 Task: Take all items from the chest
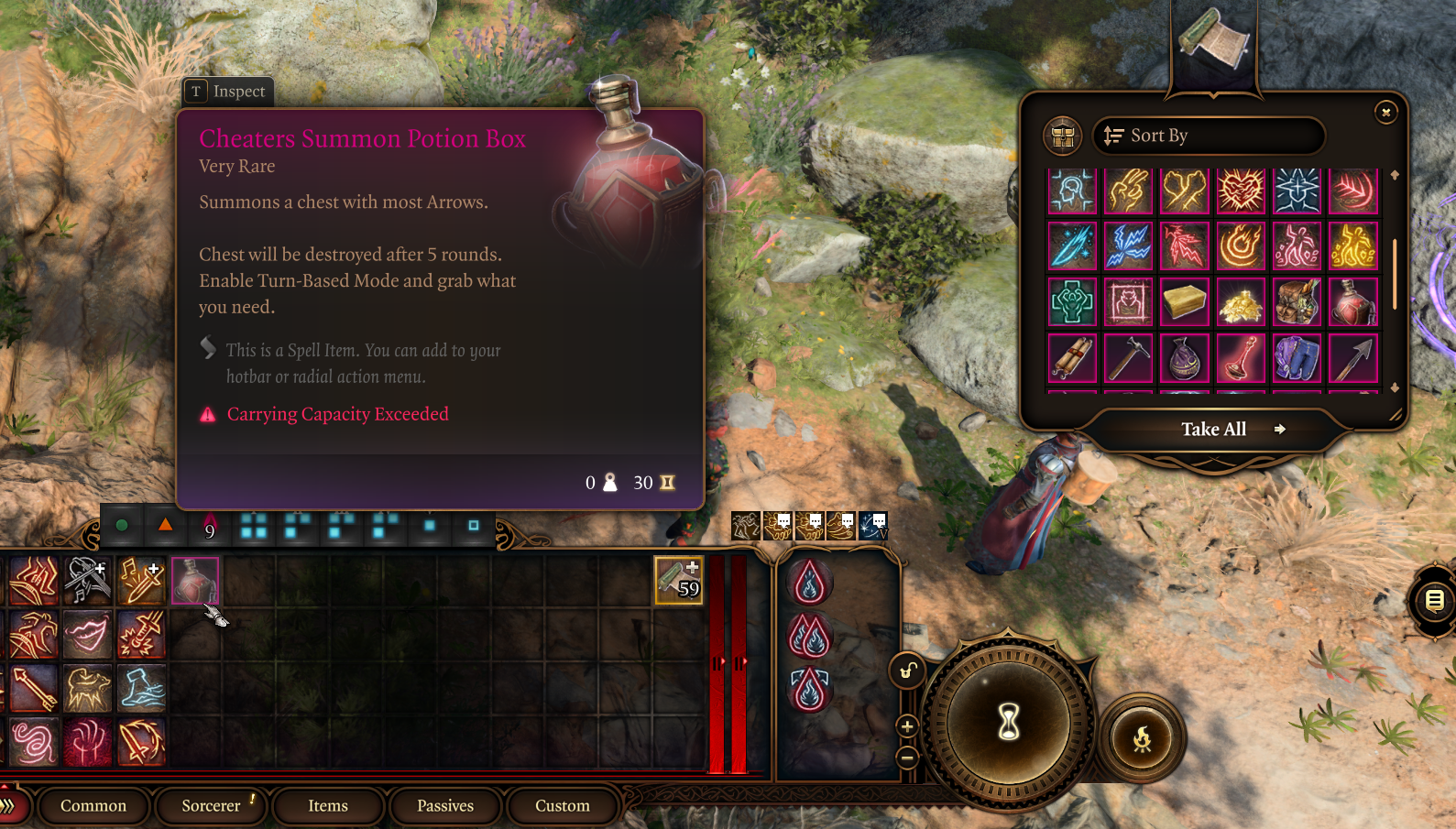tap(1215, 430)
